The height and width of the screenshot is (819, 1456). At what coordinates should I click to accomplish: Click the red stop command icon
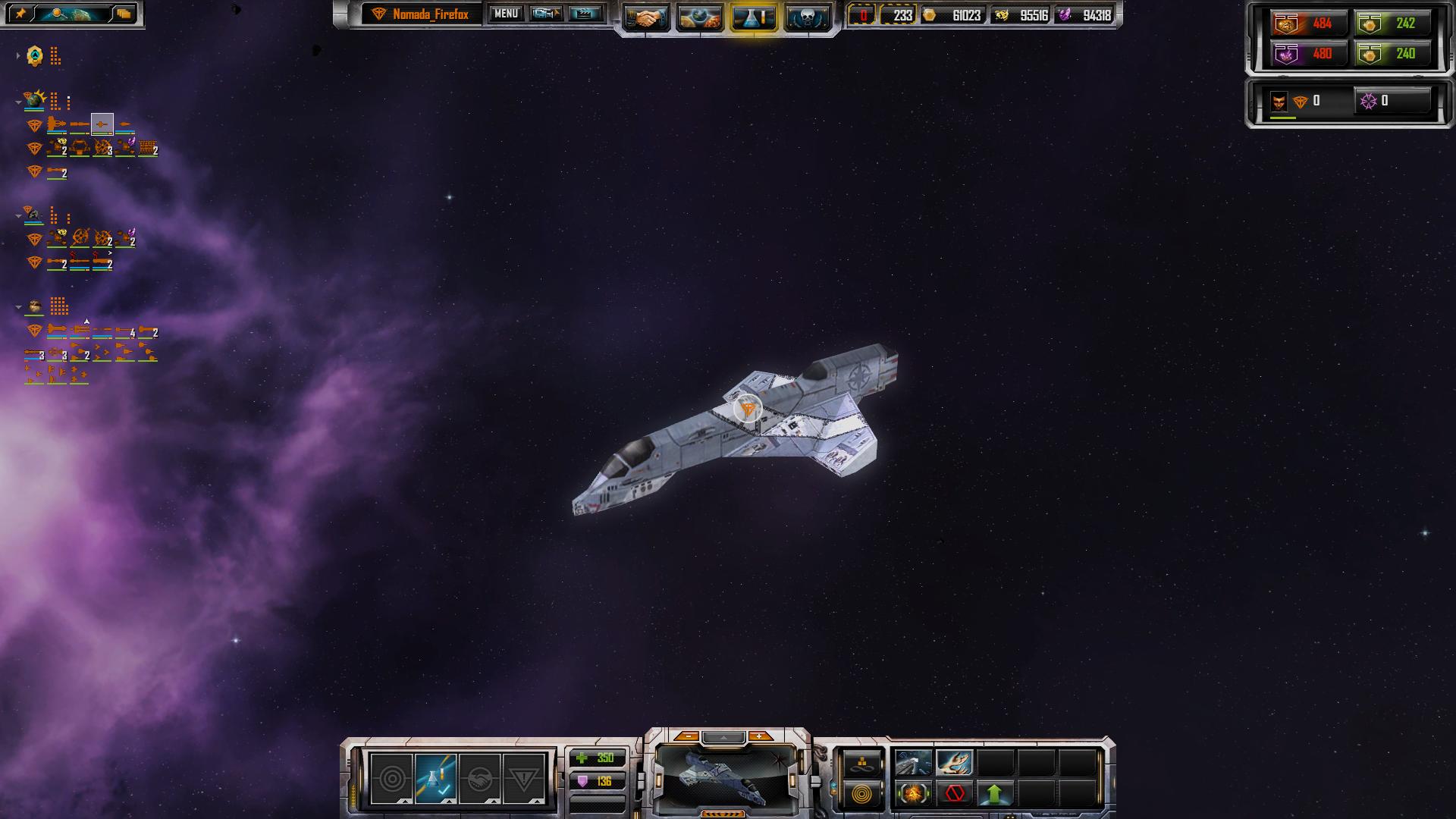[x=954, y=794]
